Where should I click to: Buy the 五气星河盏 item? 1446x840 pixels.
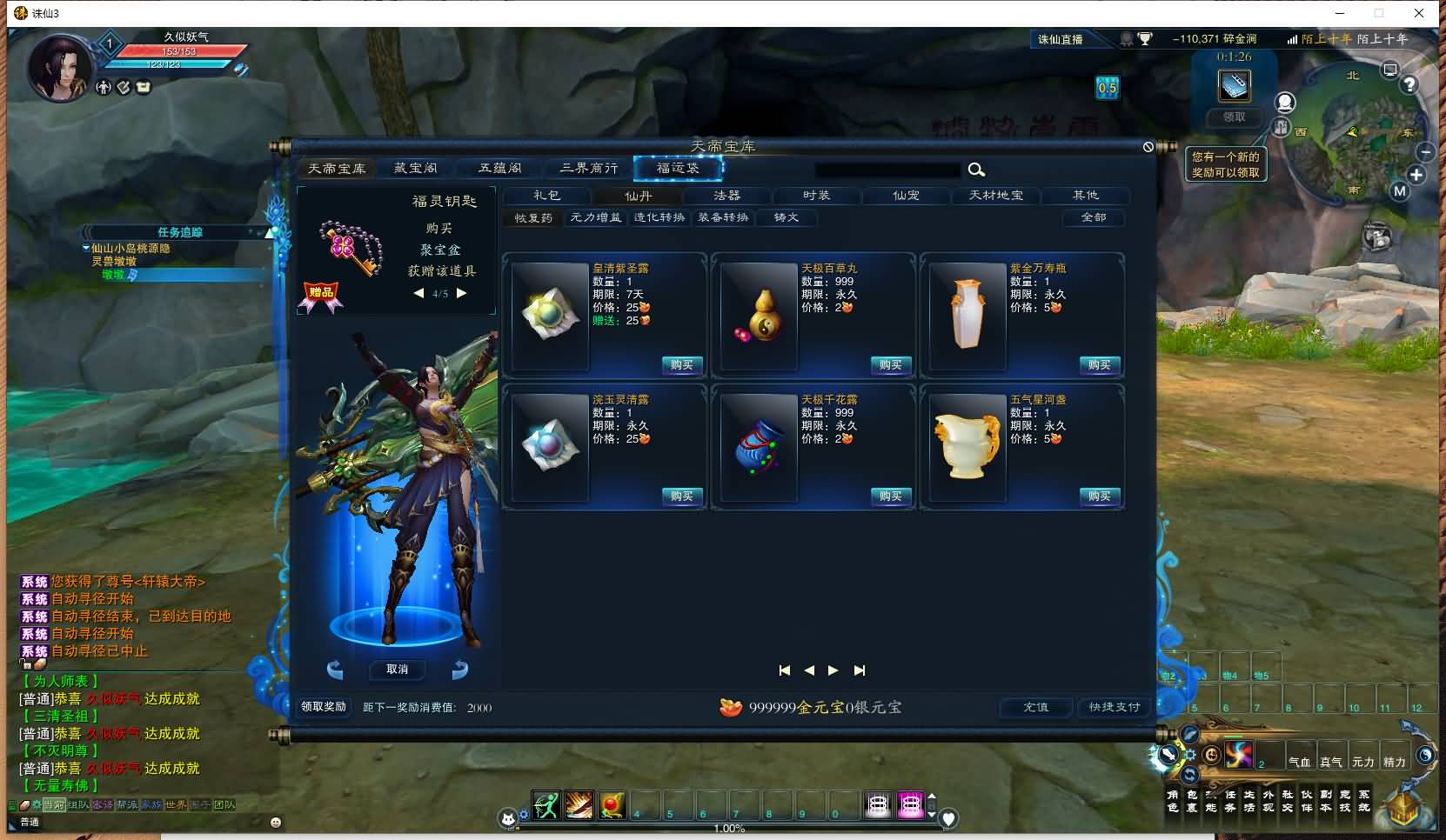1099,497
